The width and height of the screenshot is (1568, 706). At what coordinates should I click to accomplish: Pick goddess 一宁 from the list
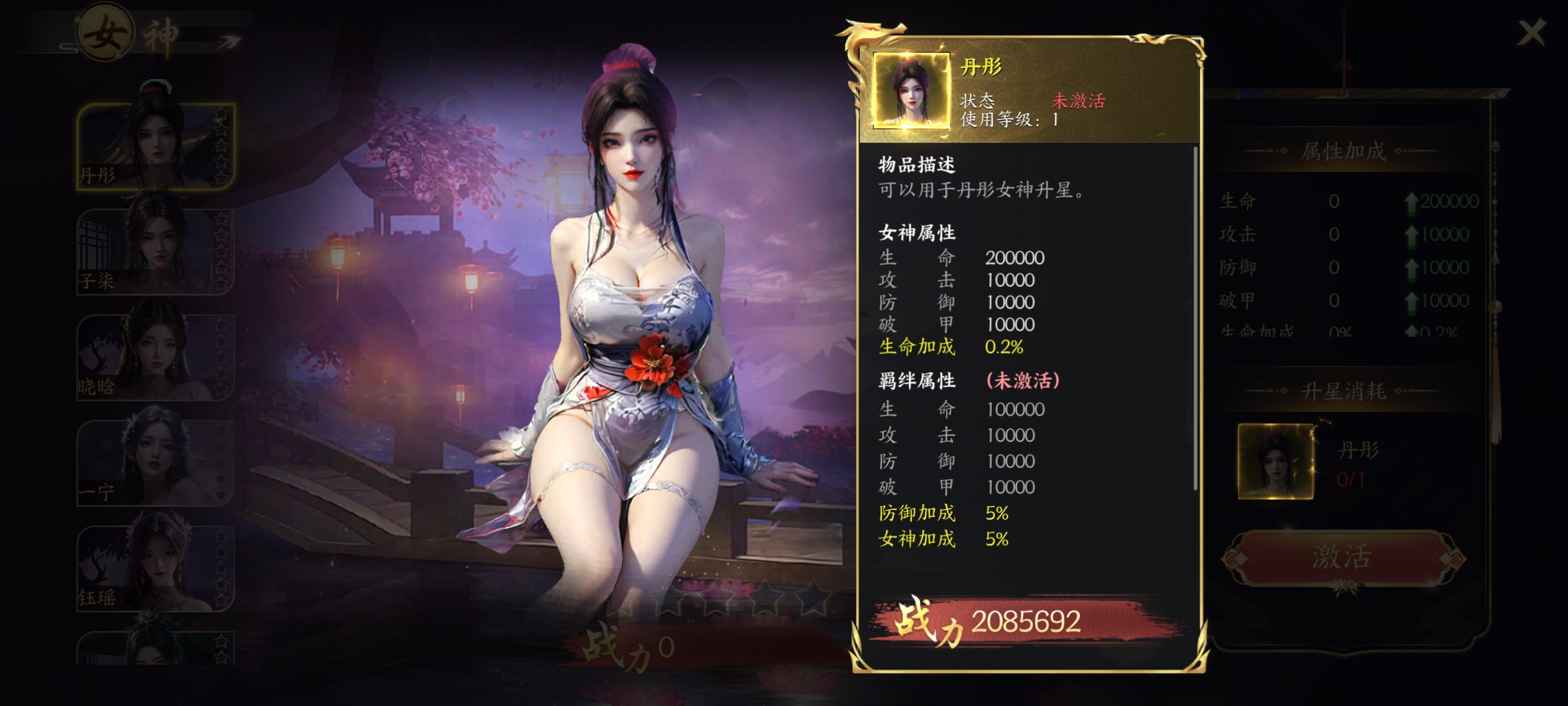point(155,463)
